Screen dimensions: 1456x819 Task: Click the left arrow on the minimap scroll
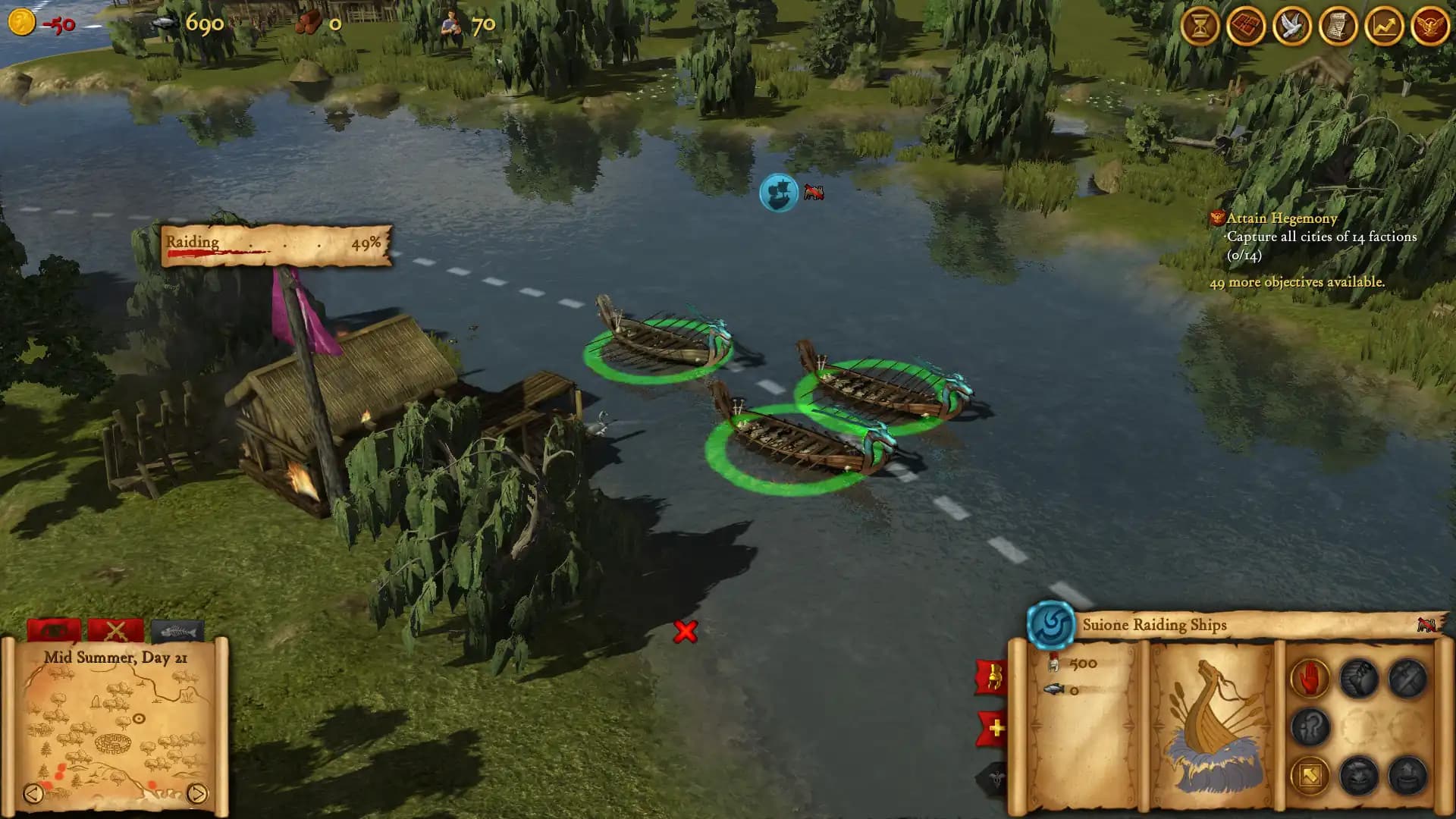click(34, 793)
